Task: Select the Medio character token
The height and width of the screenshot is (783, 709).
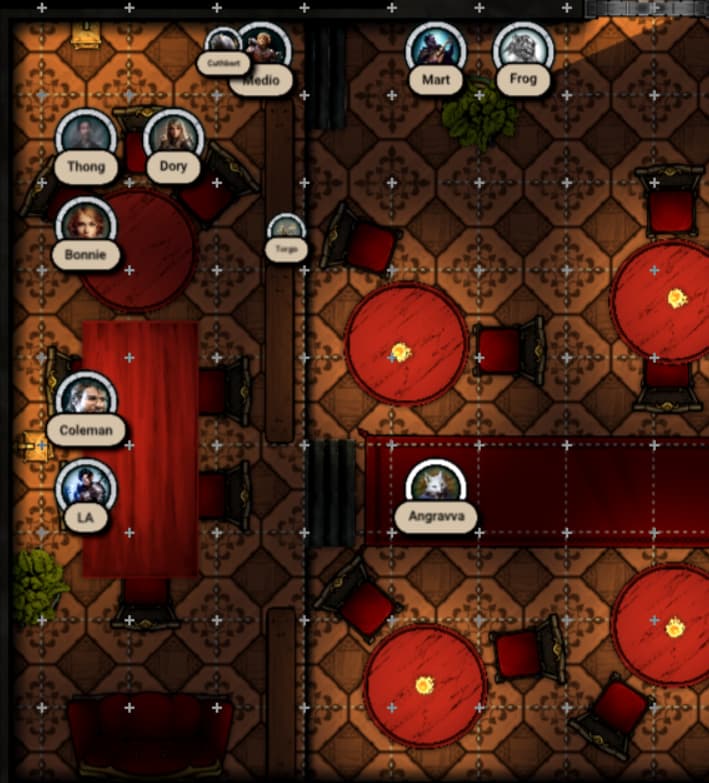Action: point(263,50)
